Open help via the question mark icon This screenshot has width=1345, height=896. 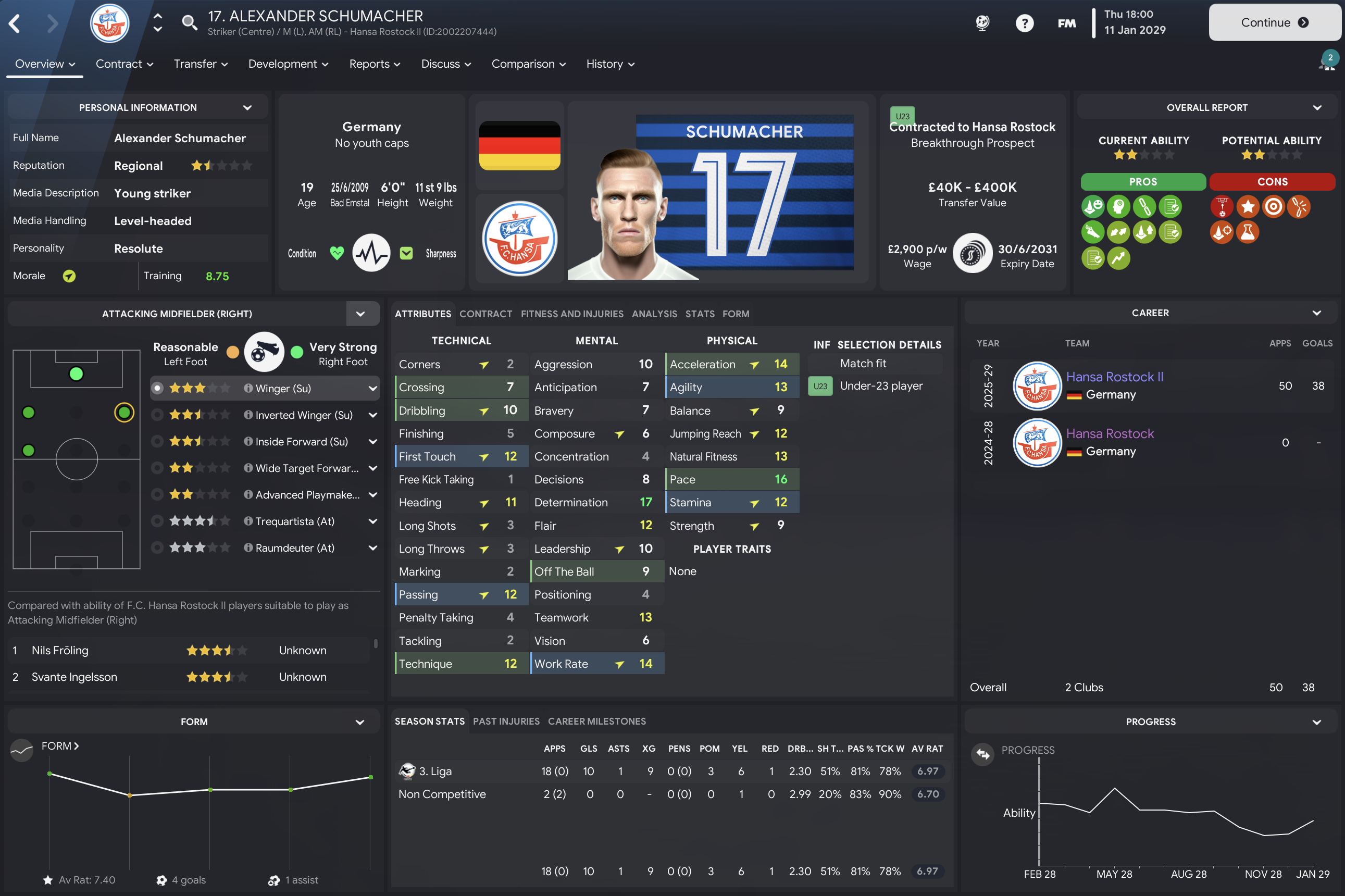(1025, 23)
